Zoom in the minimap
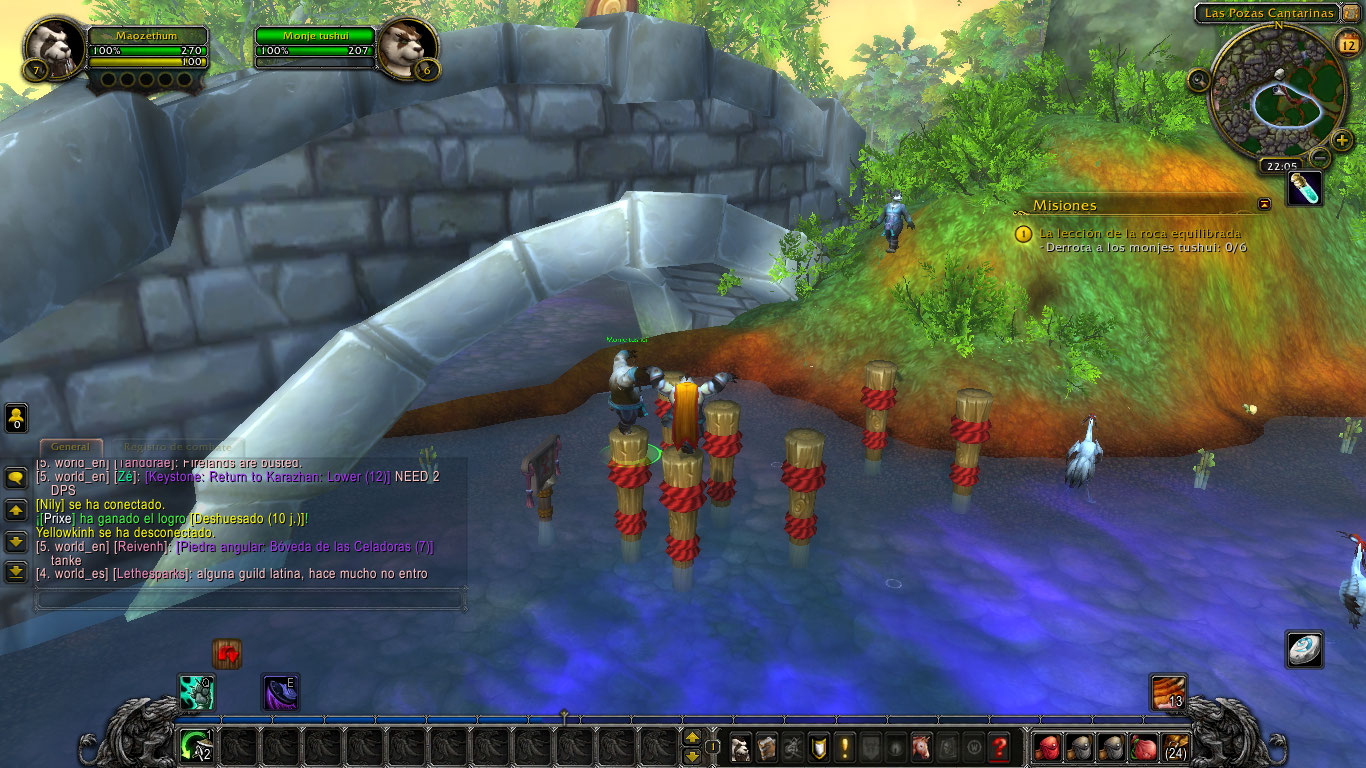The width and height of the screenshot is (1366, 768). 1342,140
